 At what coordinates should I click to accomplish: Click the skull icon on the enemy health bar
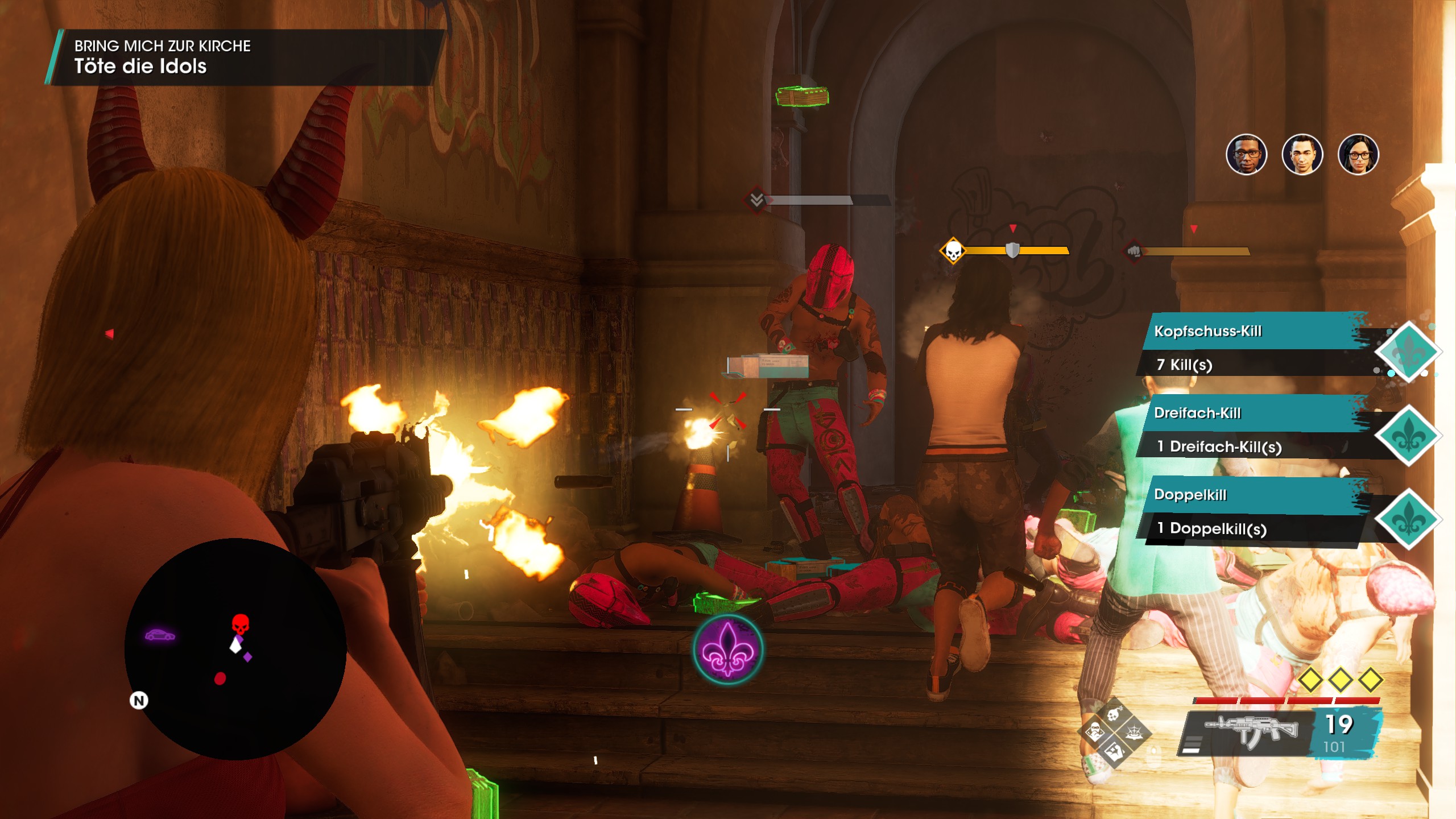(953, 251)
